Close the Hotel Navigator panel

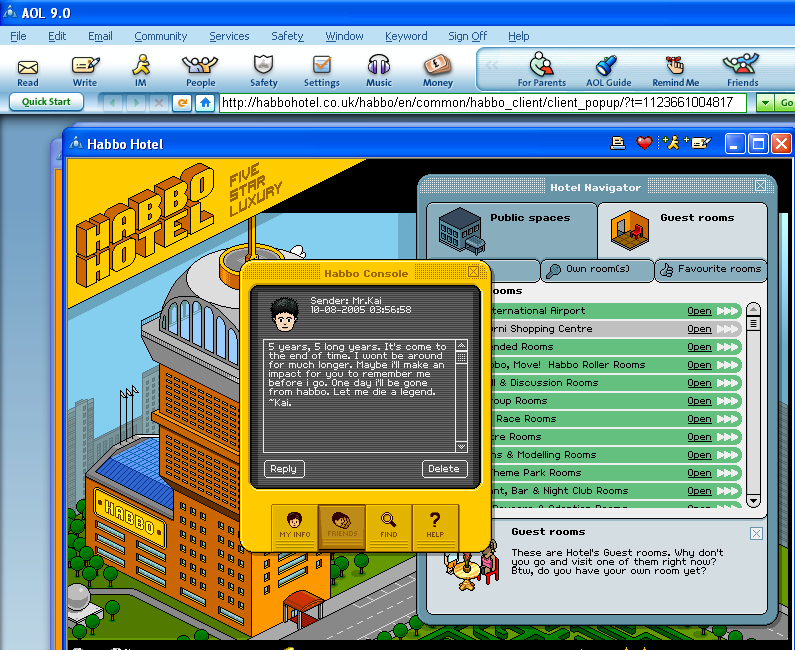tap(761, 186)
